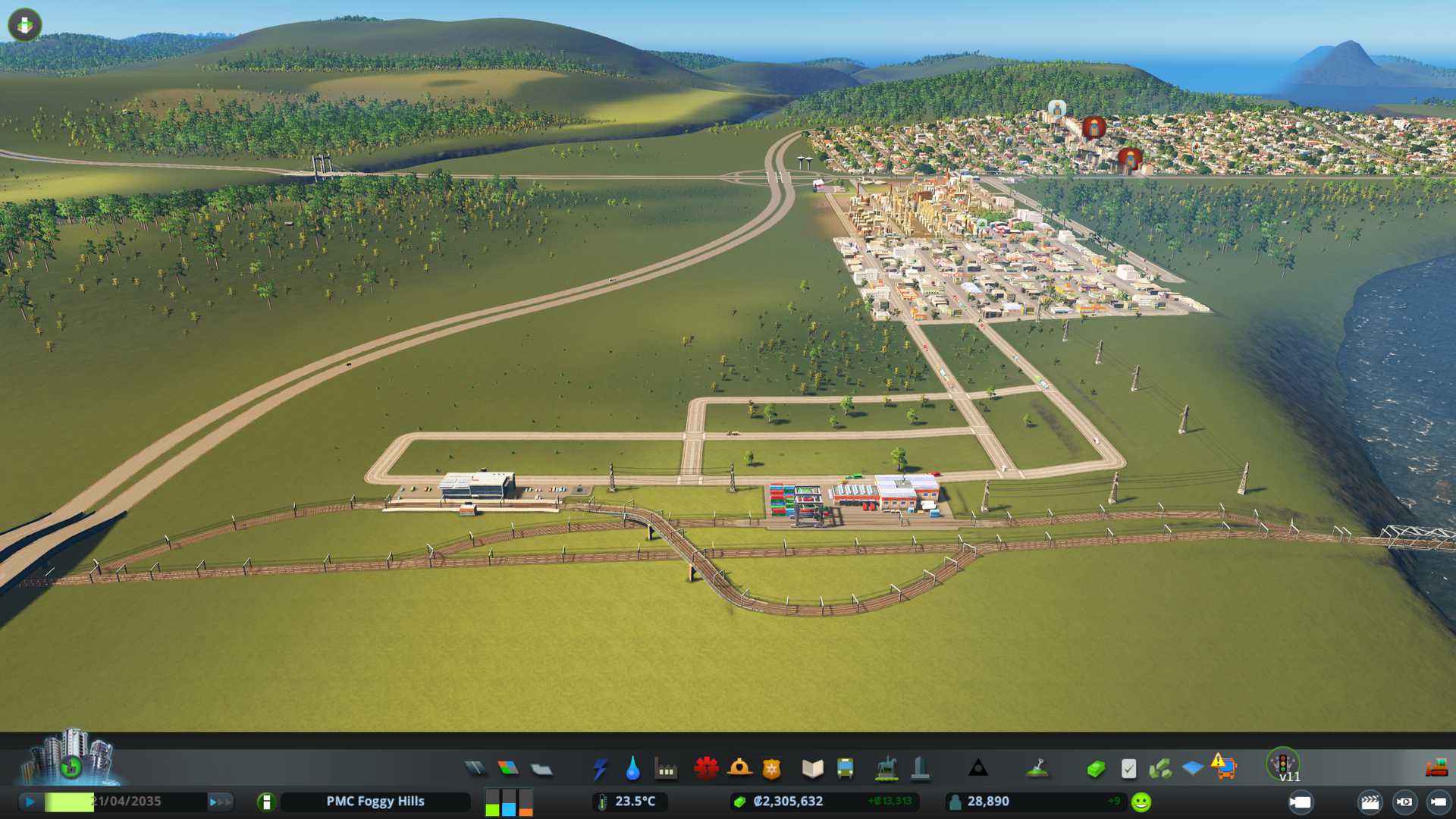The width and height of the screenshot is (1456, 819).
Task: Open the Electricity build menu
Action: [x=600, y=769]
